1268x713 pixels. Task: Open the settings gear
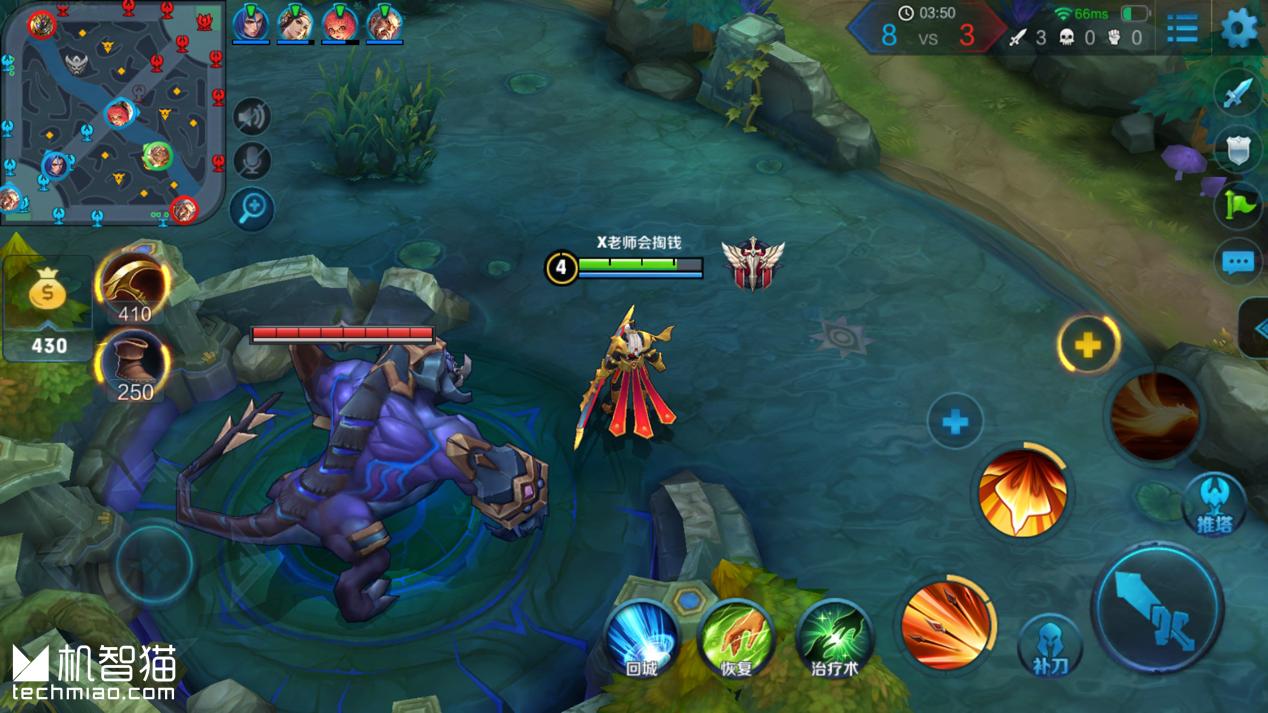(1239, 28)
